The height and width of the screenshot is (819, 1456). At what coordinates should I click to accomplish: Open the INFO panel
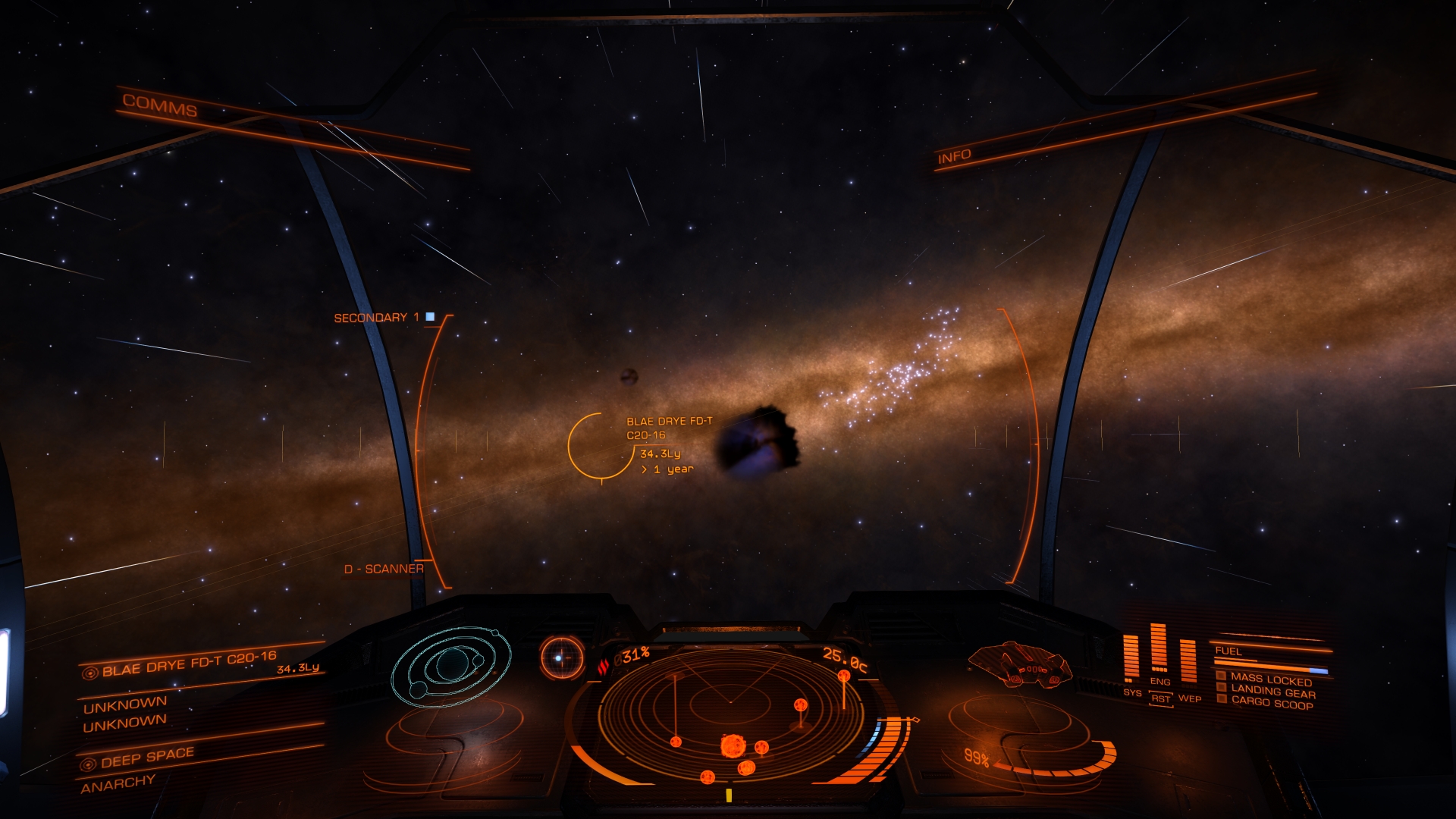[954, 157]
